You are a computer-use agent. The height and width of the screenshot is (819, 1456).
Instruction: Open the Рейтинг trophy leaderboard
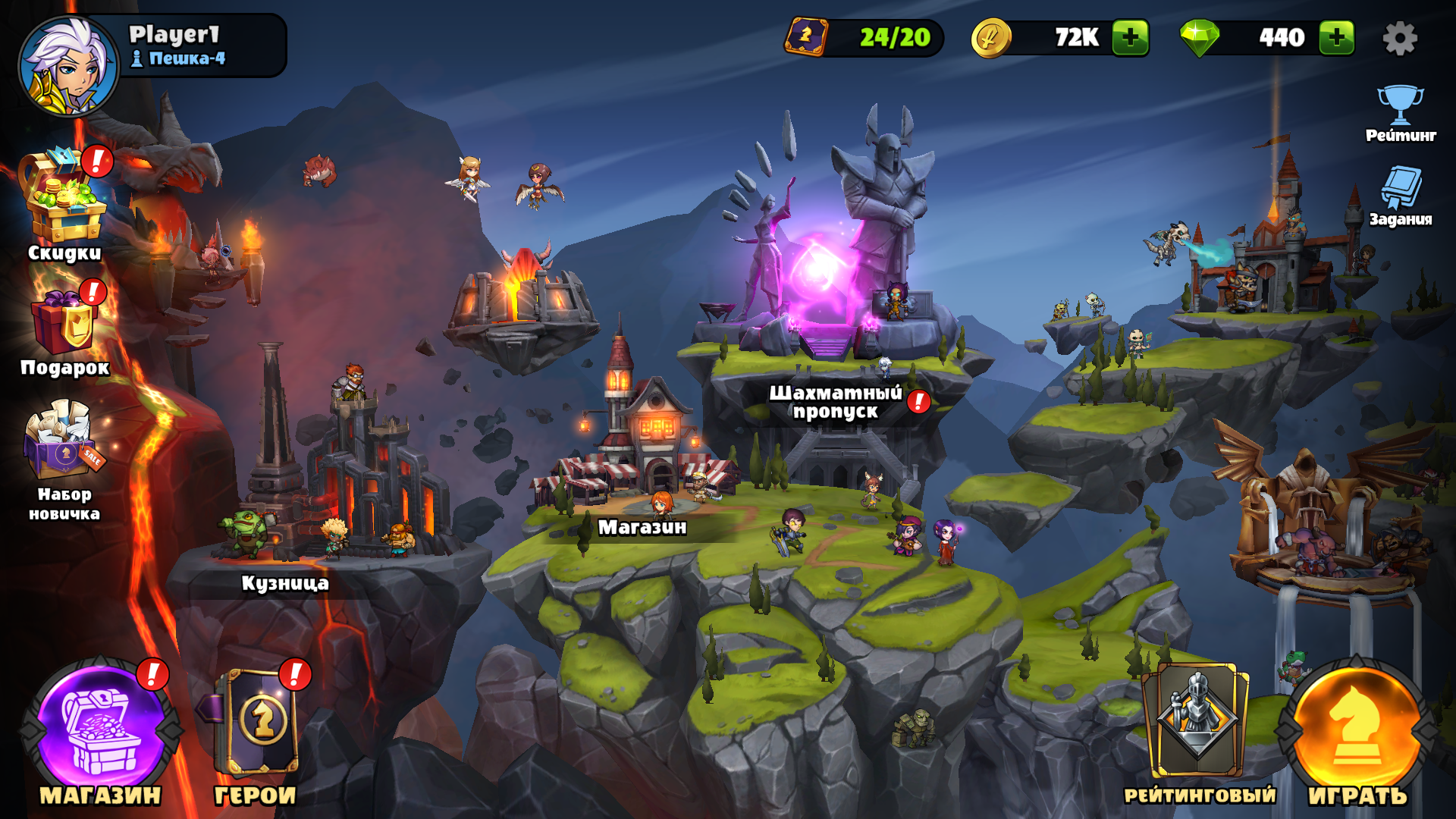(1400, 114)
